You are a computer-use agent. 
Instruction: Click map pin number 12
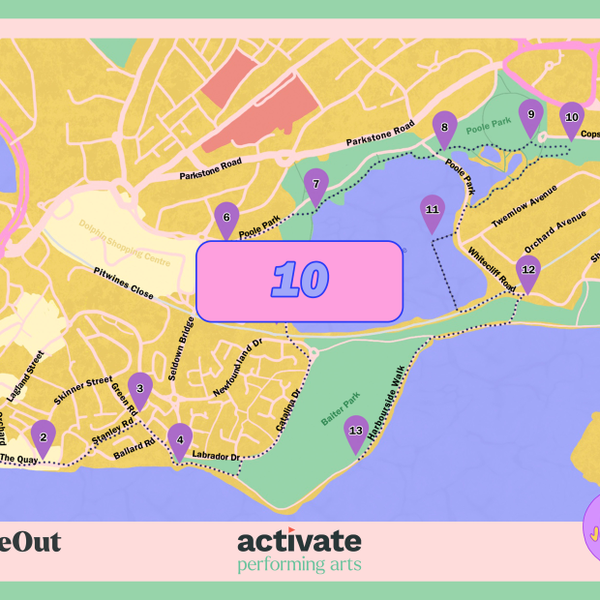tap(528, 271)
